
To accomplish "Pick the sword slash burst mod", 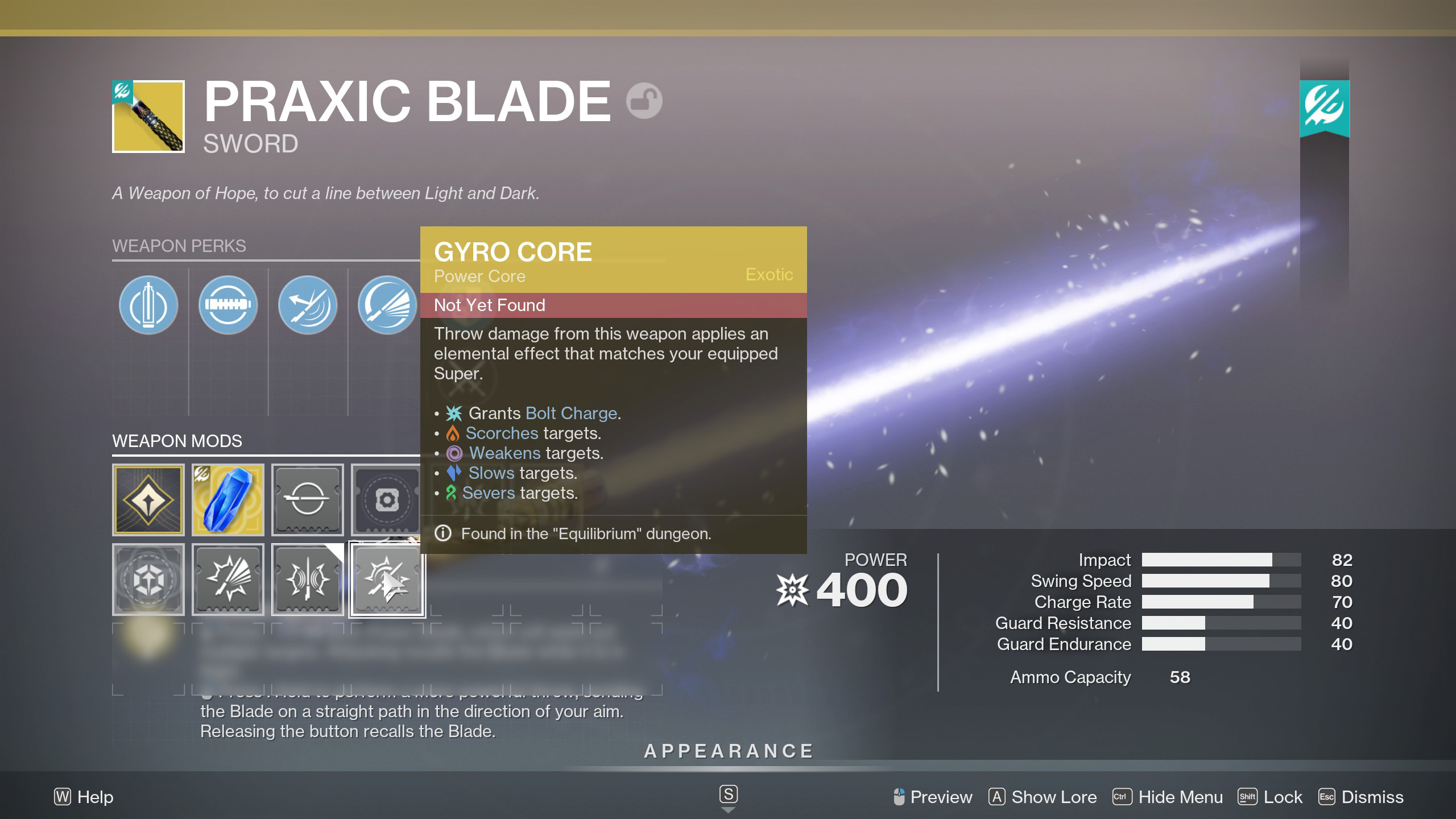I will [227, 580].
